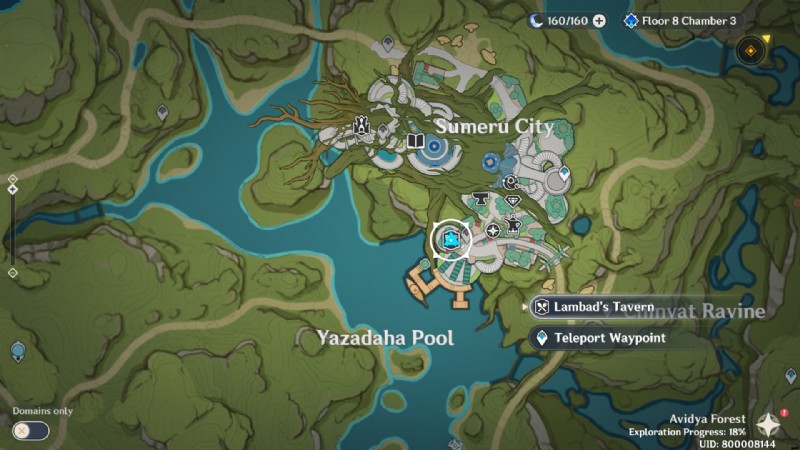Image resolution: width=800 pixels, height=450 pixels.
Task: Zoom in using the slider's top diamond
Action: tap(12, 179)
